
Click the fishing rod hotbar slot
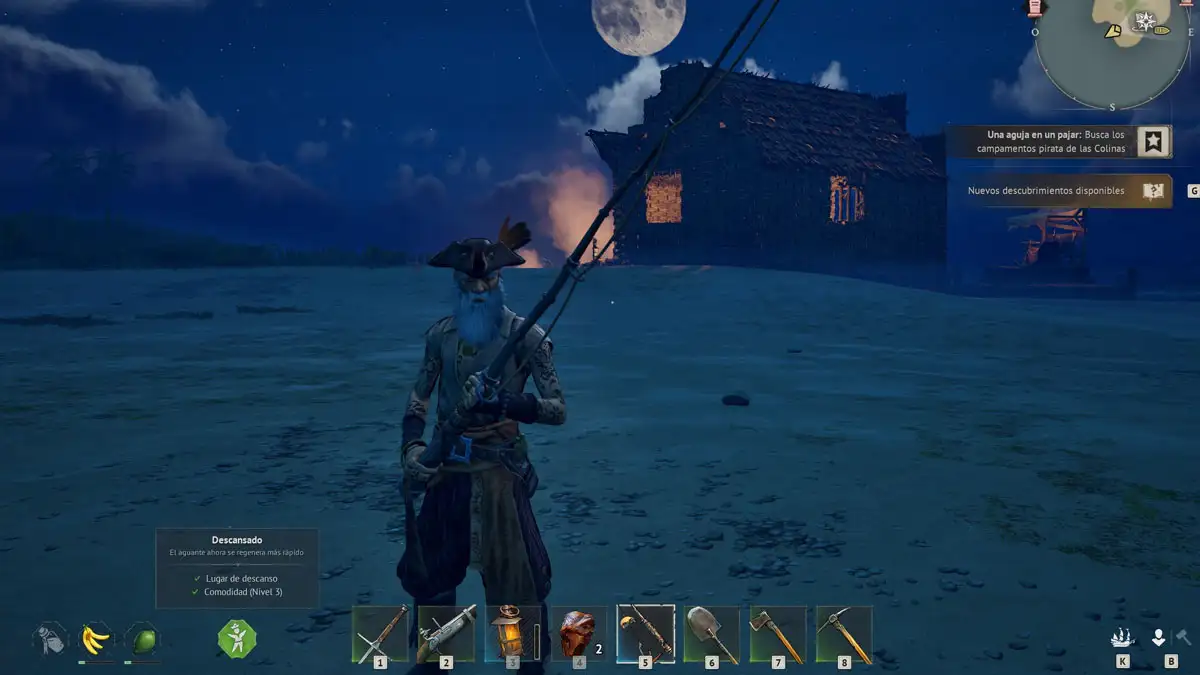click(x=645, y=634)
